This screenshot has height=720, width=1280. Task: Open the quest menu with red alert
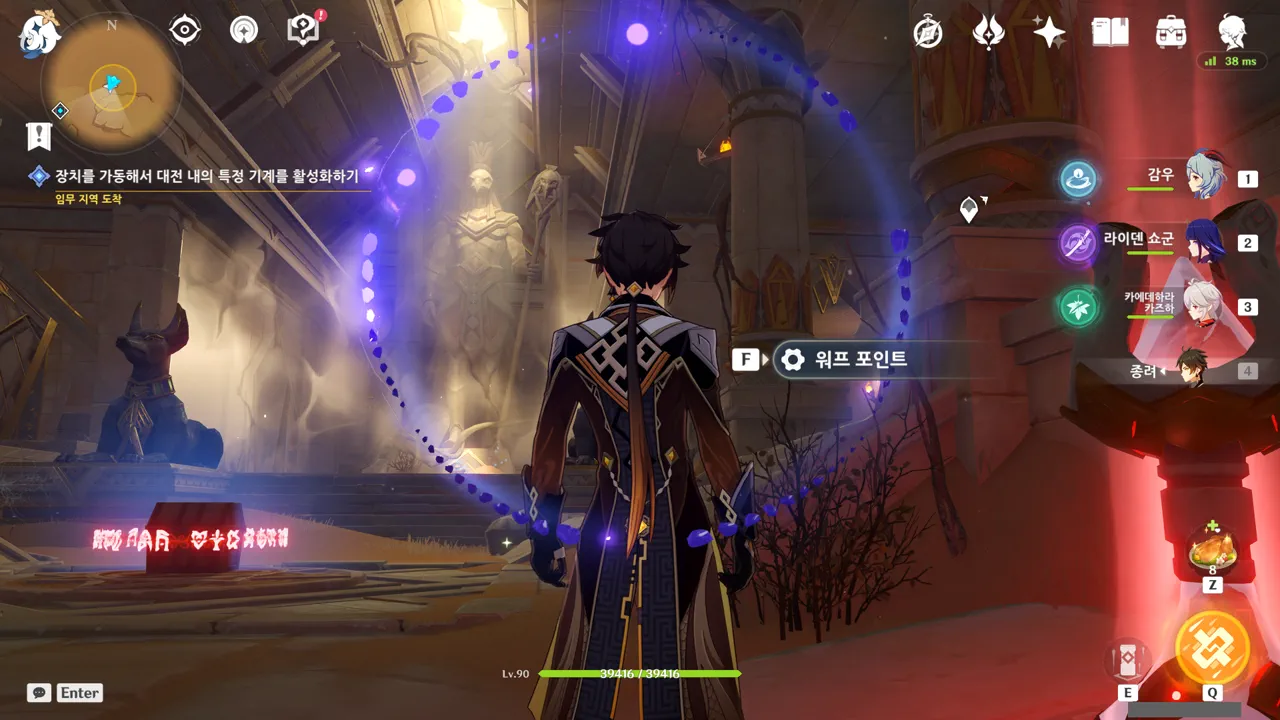(x=302, y=30)
